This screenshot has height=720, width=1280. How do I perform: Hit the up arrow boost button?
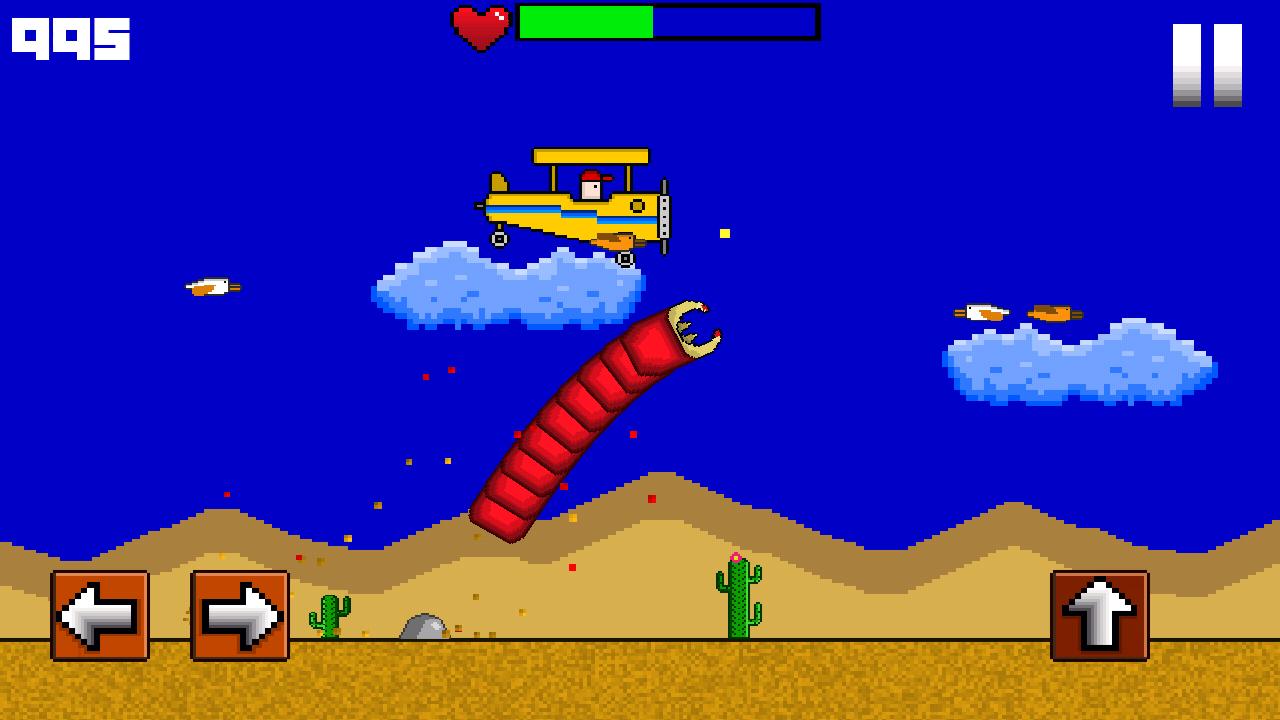pos(1099,615)
